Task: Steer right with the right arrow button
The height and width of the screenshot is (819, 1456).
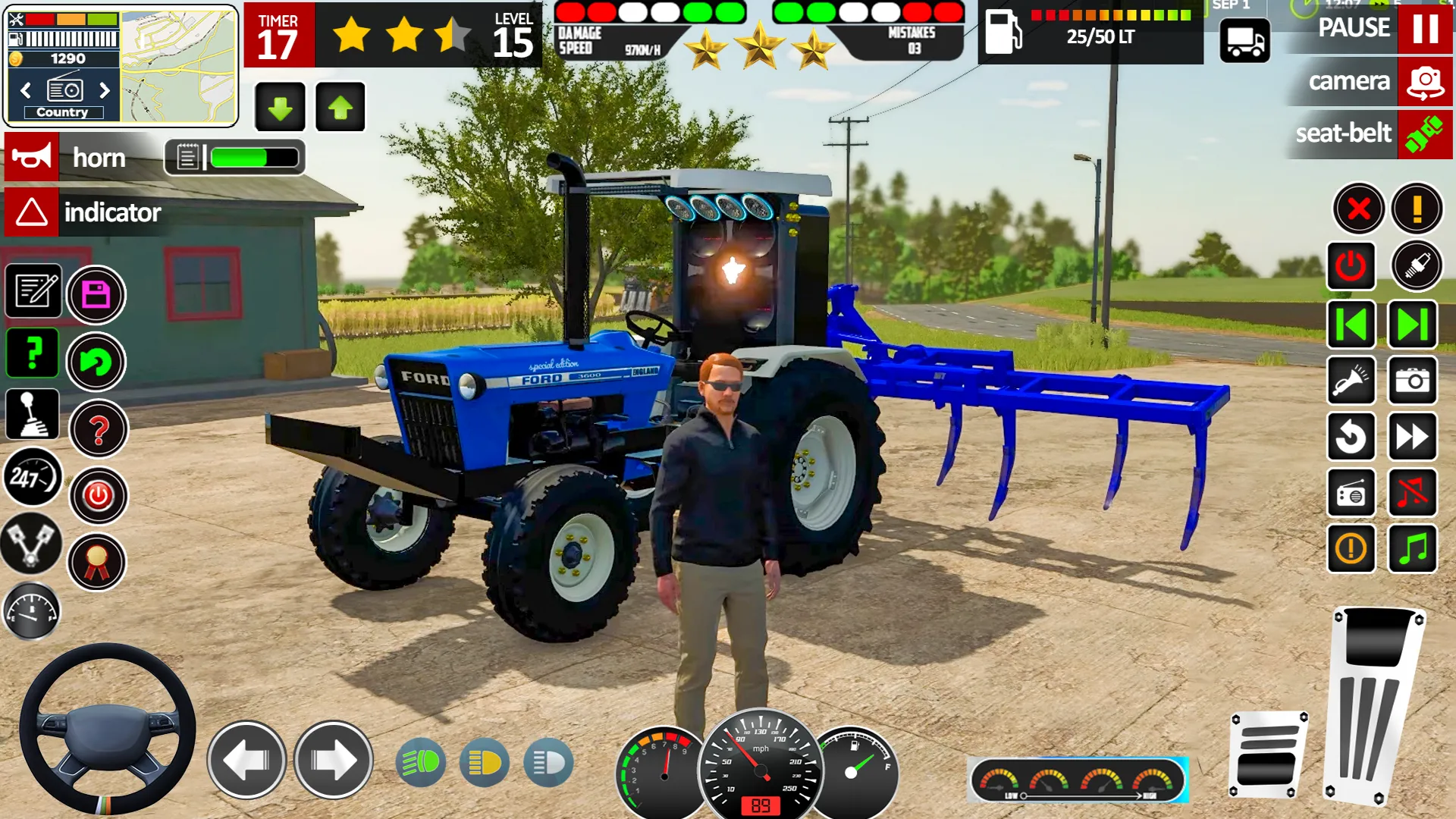Action: coord(334,760)
